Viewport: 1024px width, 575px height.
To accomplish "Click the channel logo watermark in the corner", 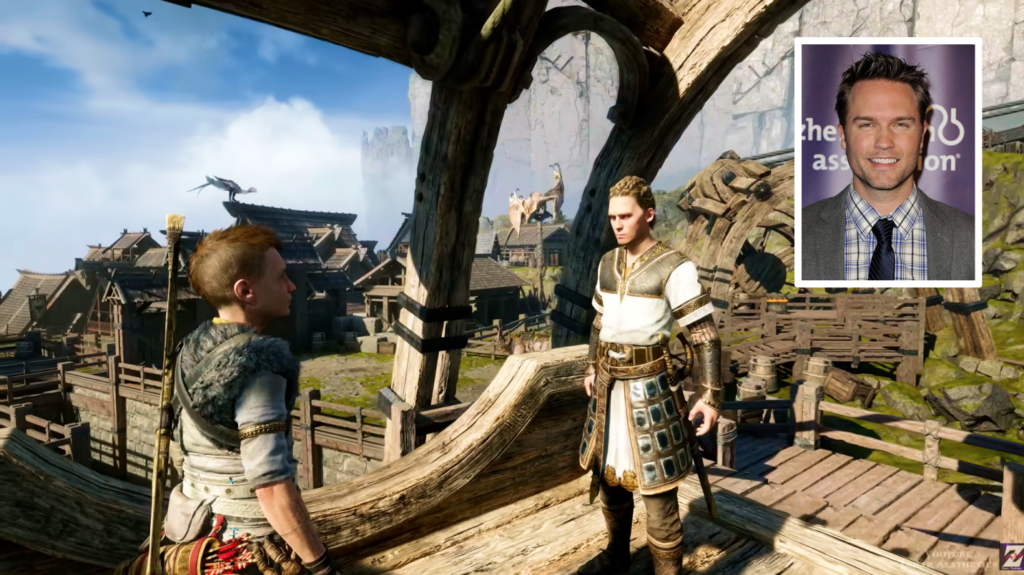I will point(1009,555).
